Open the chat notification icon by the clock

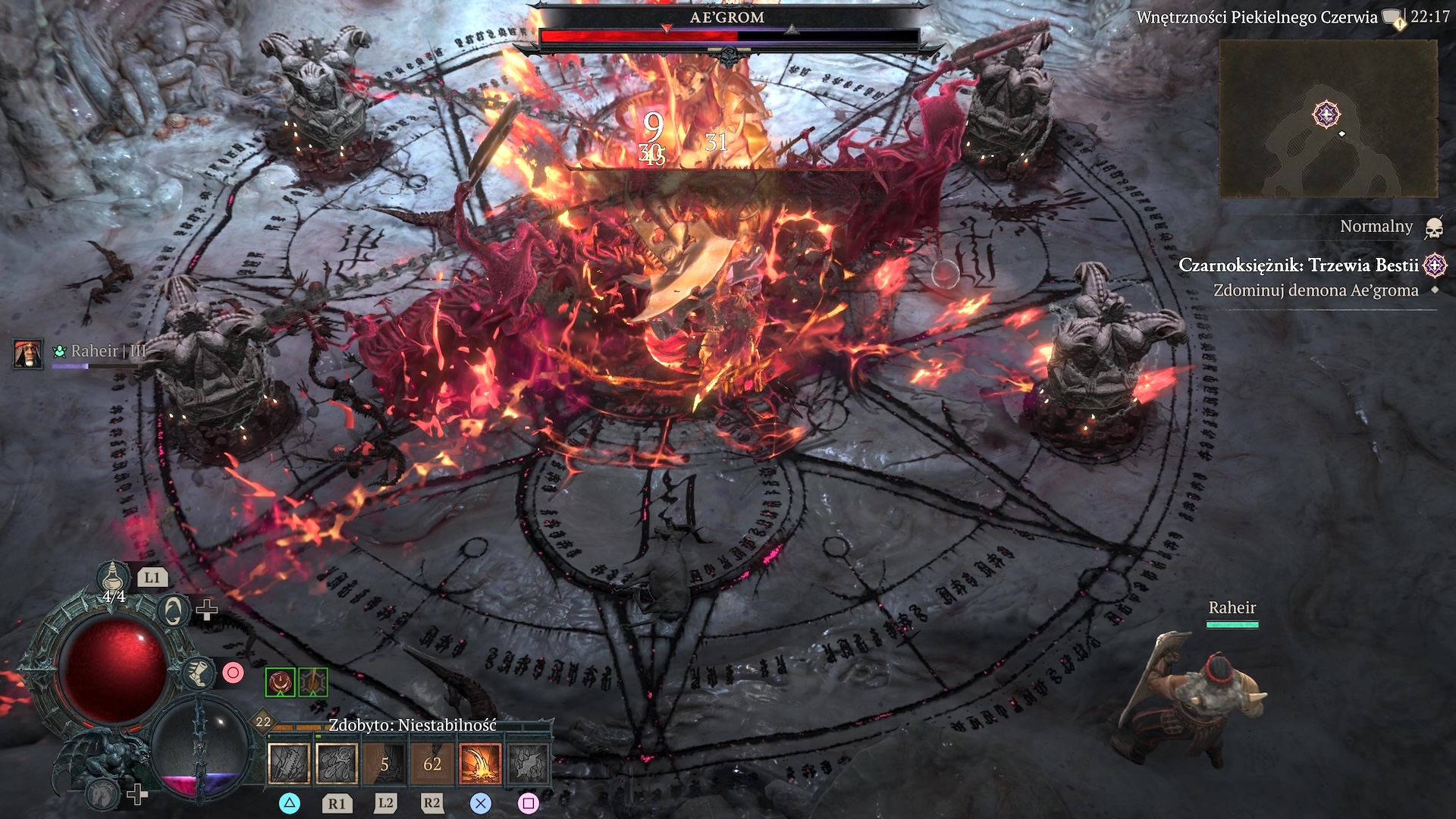point(1392,17)
